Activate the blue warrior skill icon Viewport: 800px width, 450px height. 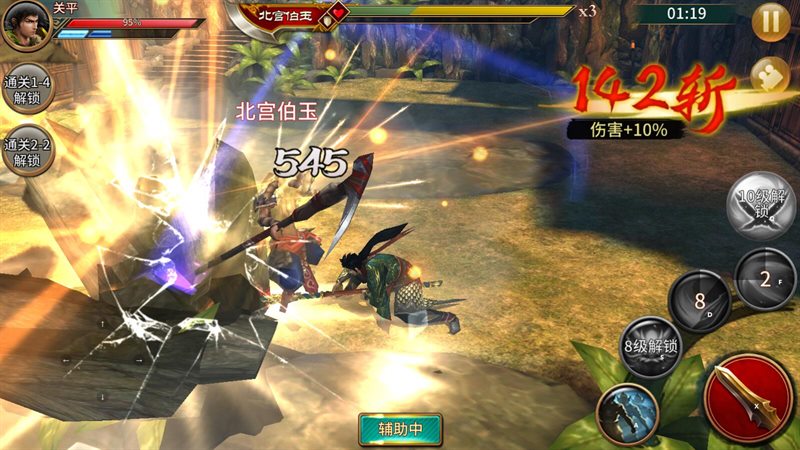628,412
